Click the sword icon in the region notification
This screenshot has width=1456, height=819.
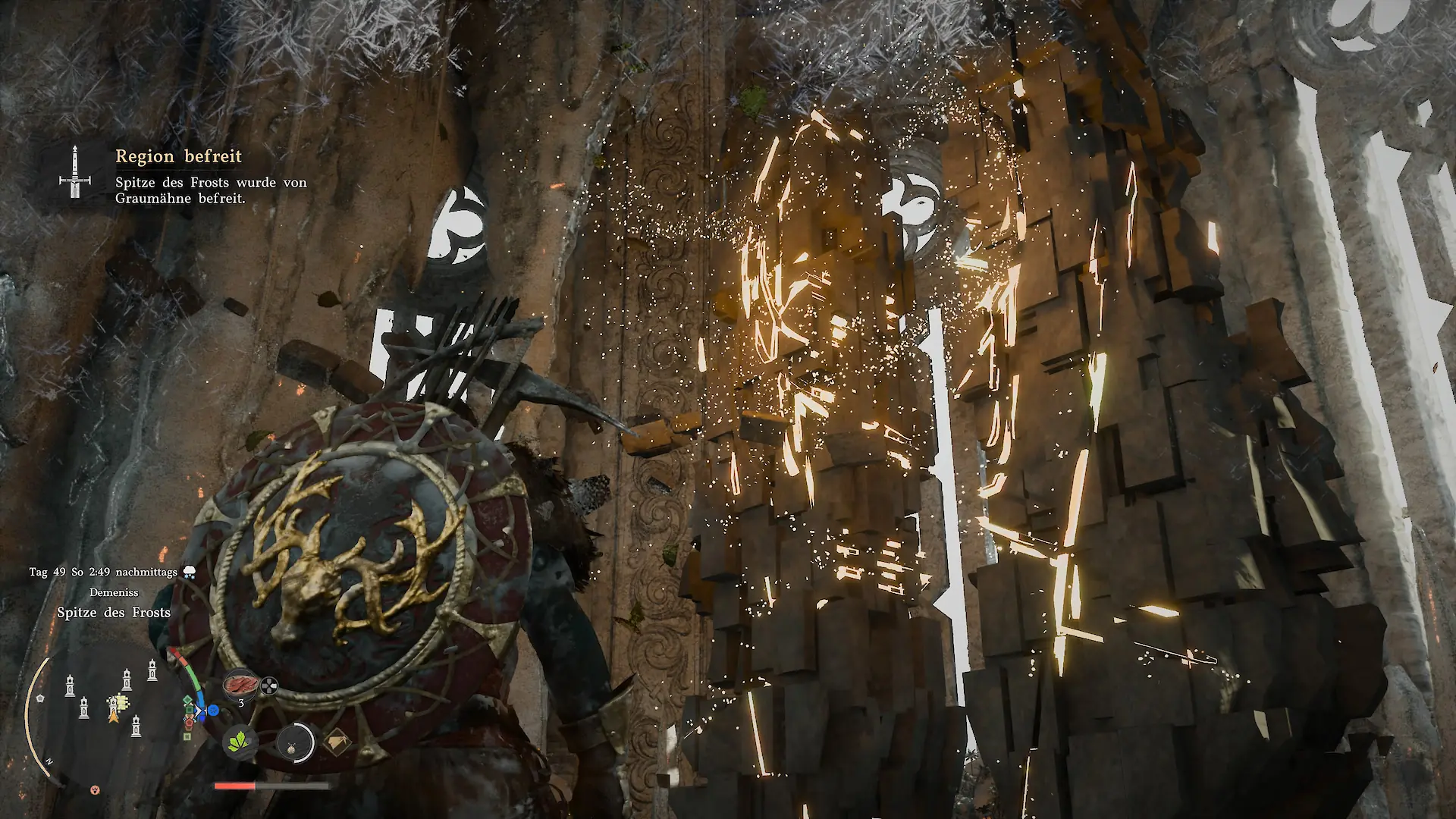74,172
